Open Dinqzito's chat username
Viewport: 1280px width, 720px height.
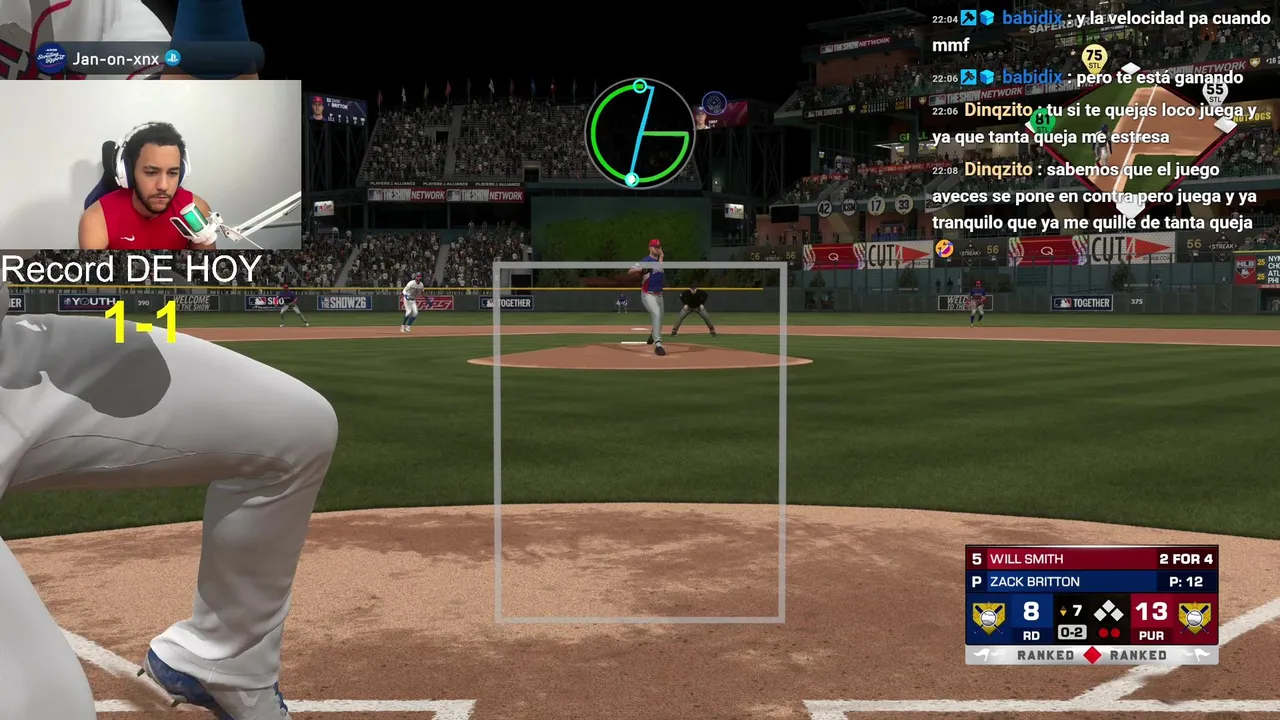(998, 110)
